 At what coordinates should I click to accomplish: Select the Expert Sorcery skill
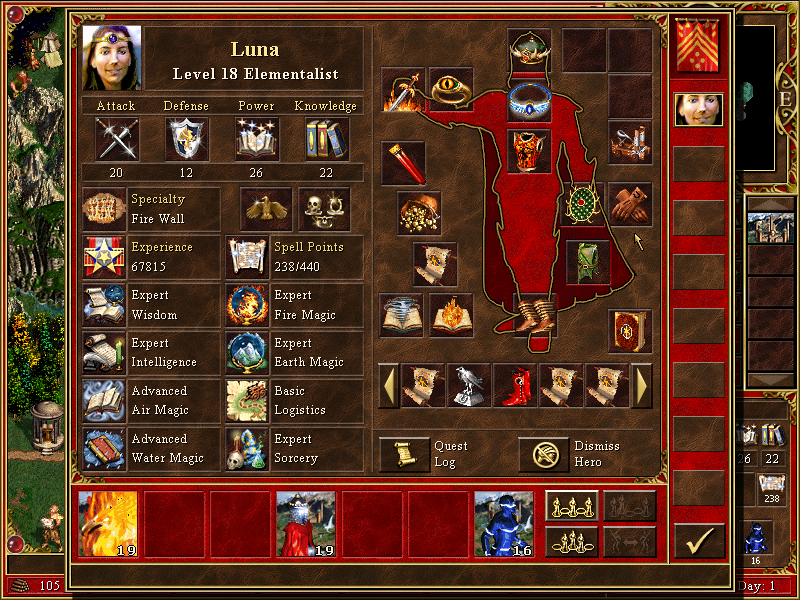(246, 448)
